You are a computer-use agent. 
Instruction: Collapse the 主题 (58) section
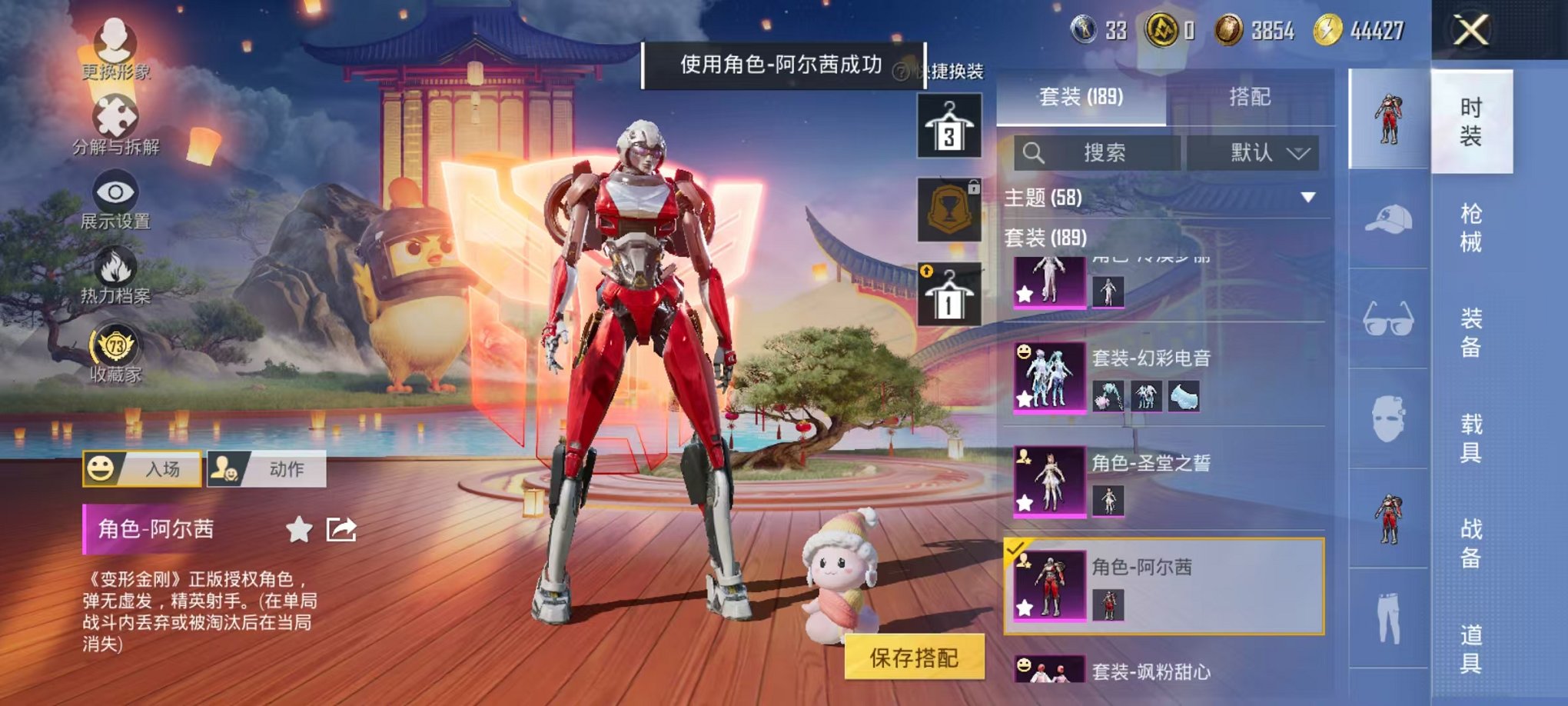pos(1308,198)
